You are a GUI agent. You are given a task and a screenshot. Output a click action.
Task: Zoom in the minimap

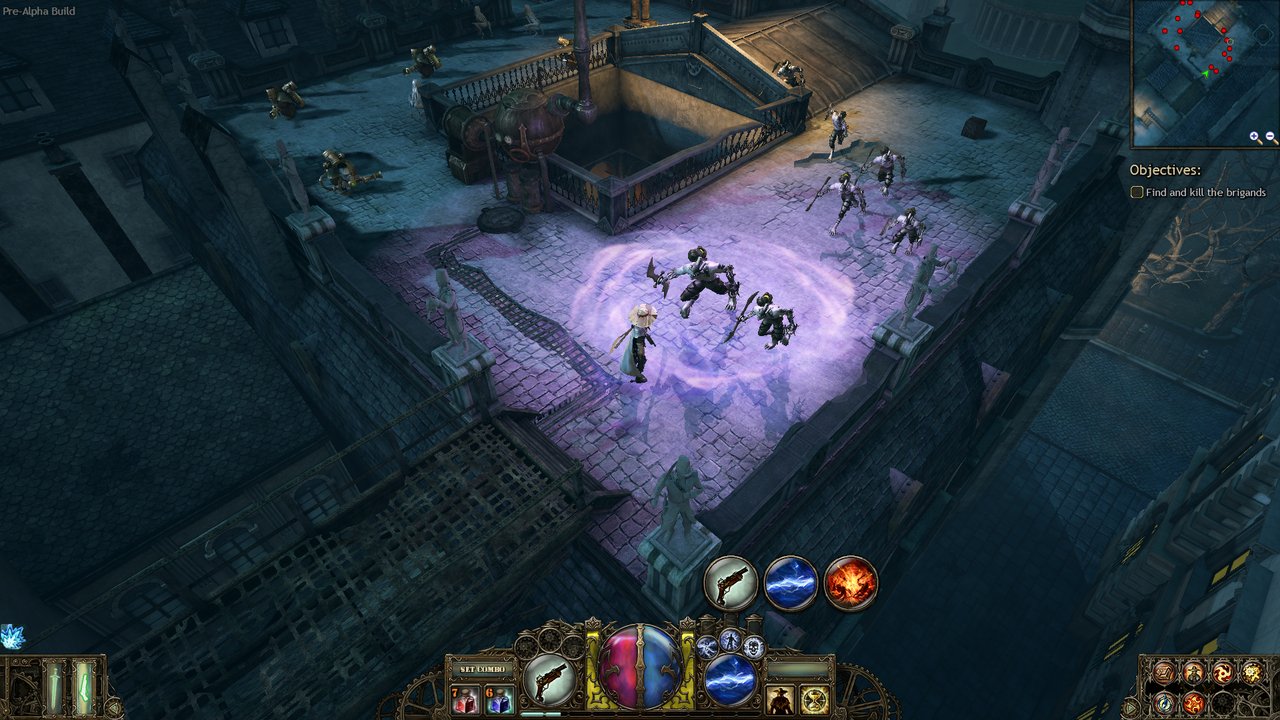coord(1255,137)
